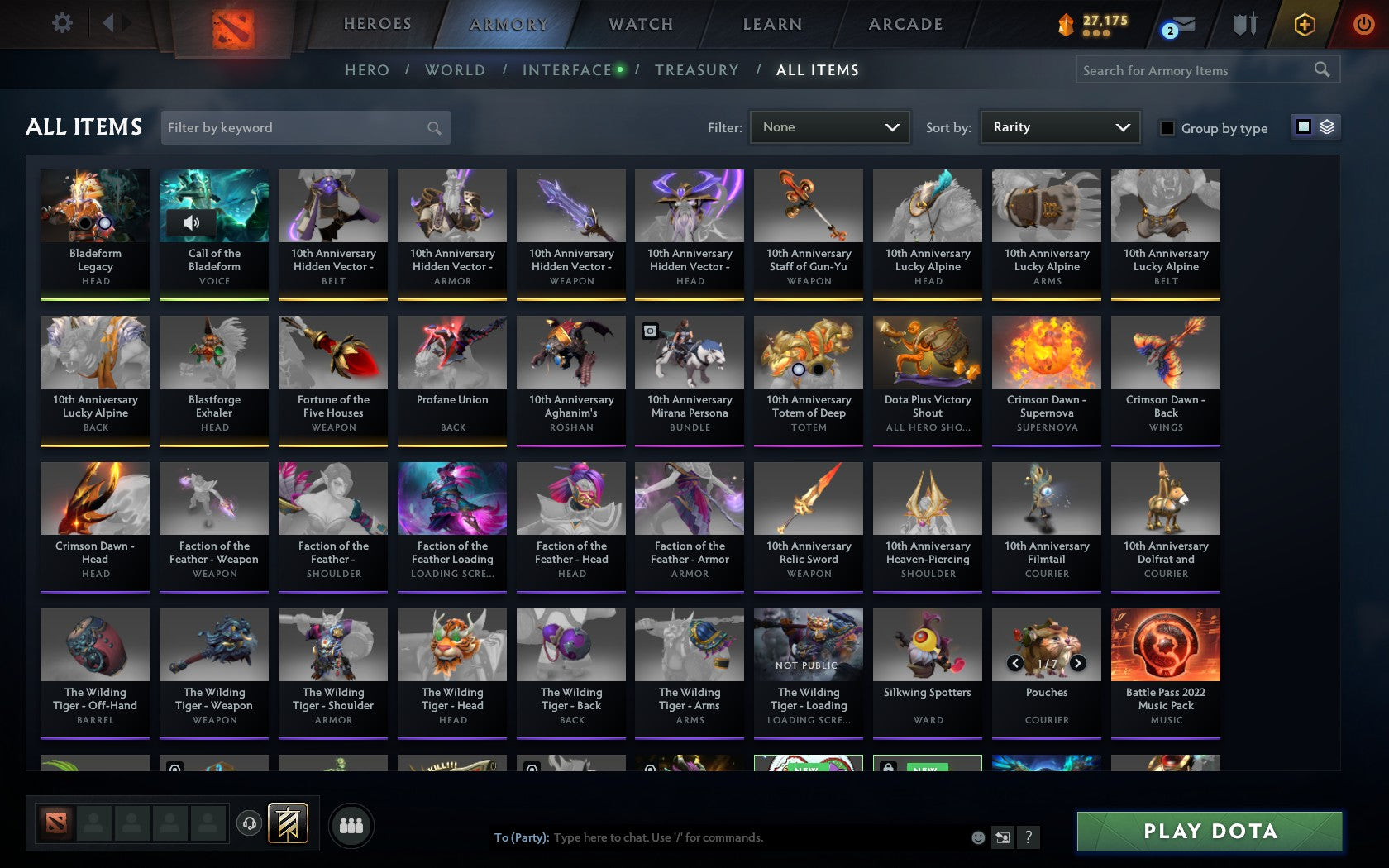Click the question mark help button
Viewport: 1389px width, 868px height.
tap(1028, 837)
